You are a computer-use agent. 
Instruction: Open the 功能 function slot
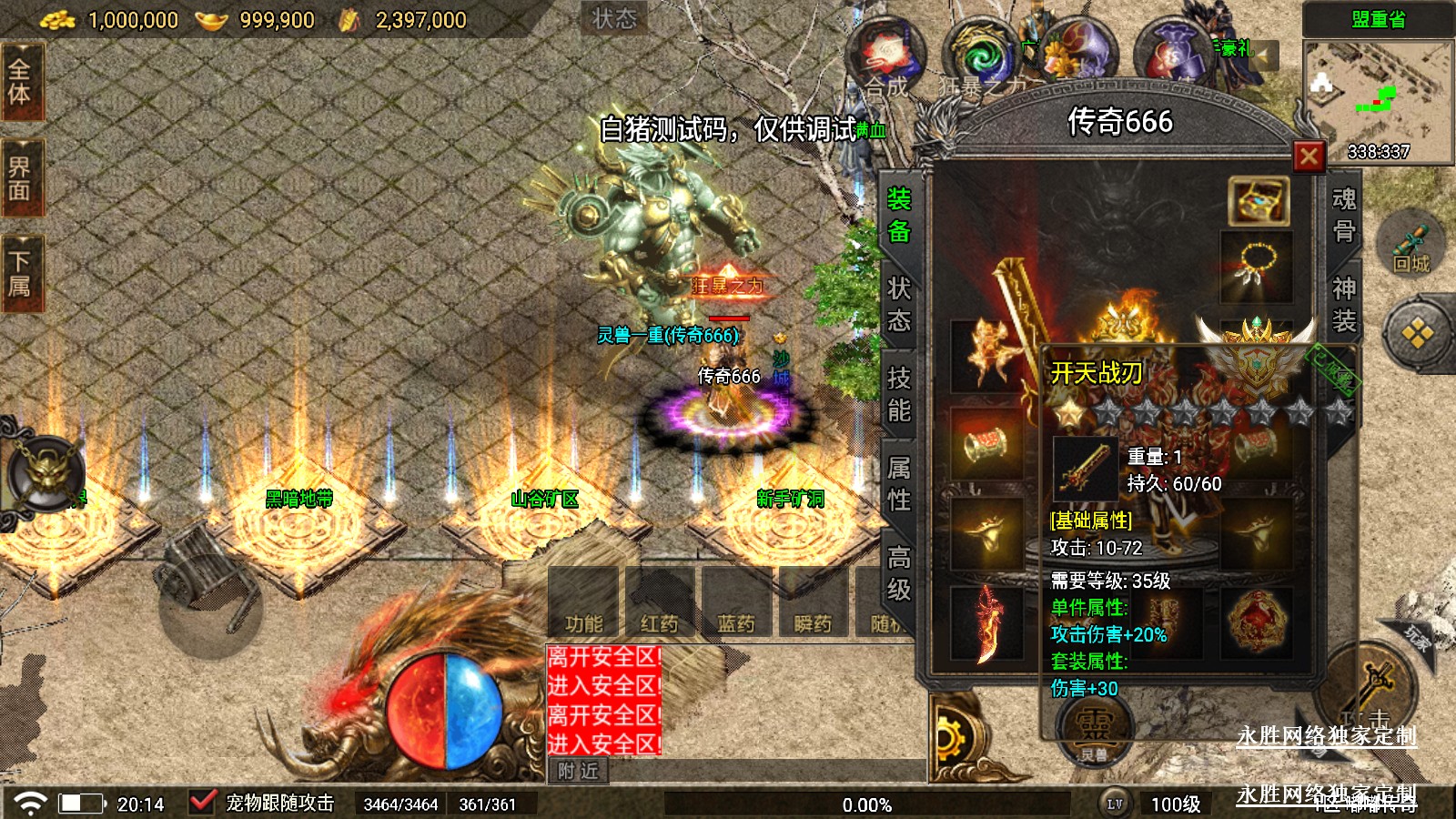click(x=583, y=602)
